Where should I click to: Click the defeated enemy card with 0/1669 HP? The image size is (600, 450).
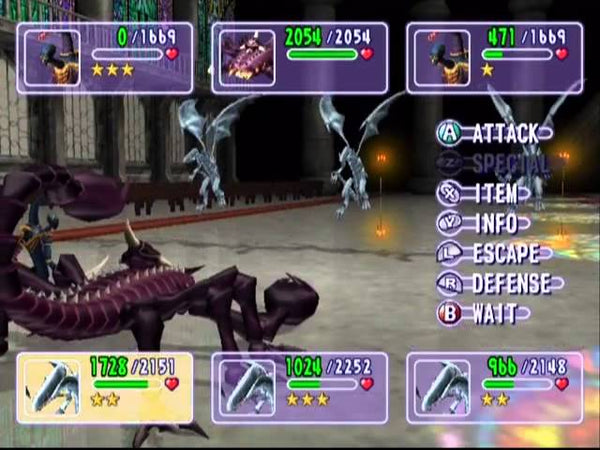pos(105,58)
